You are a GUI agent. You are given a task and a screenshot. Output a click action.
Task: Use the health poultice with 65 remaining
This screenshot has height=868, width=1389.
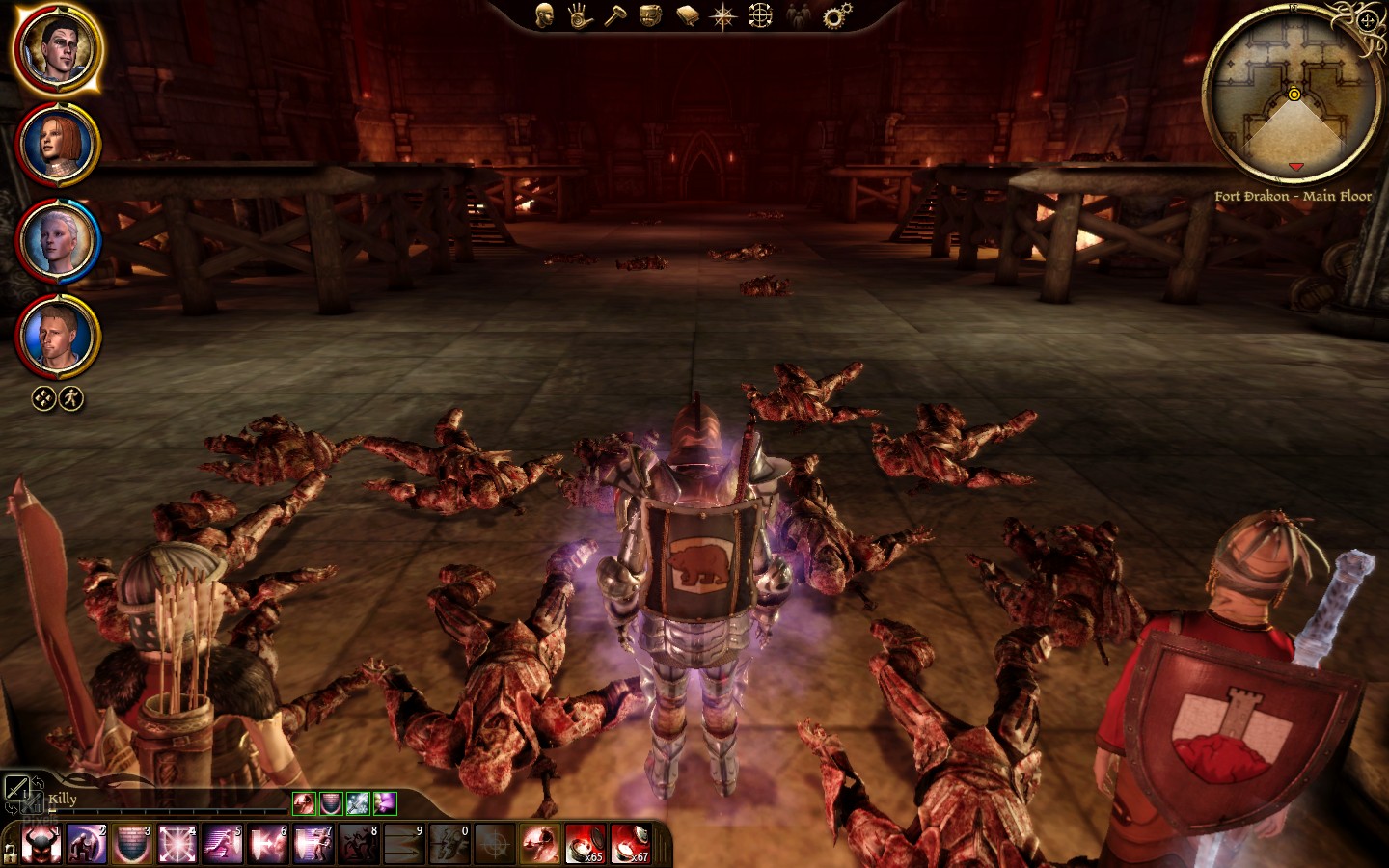(585, 844)
